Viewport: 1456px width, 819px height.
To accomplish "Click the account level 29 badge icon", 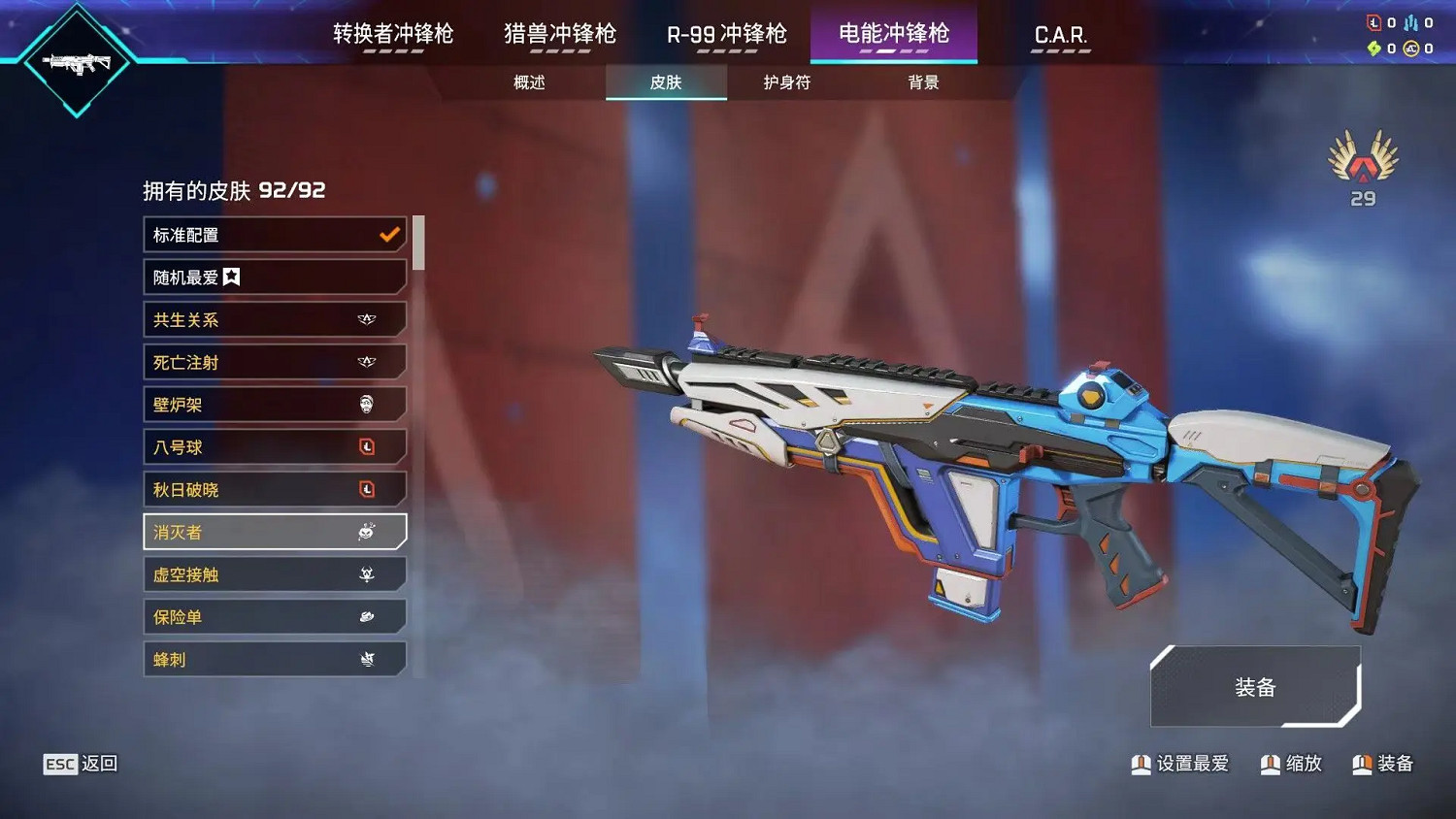I will pos(1363,165).
